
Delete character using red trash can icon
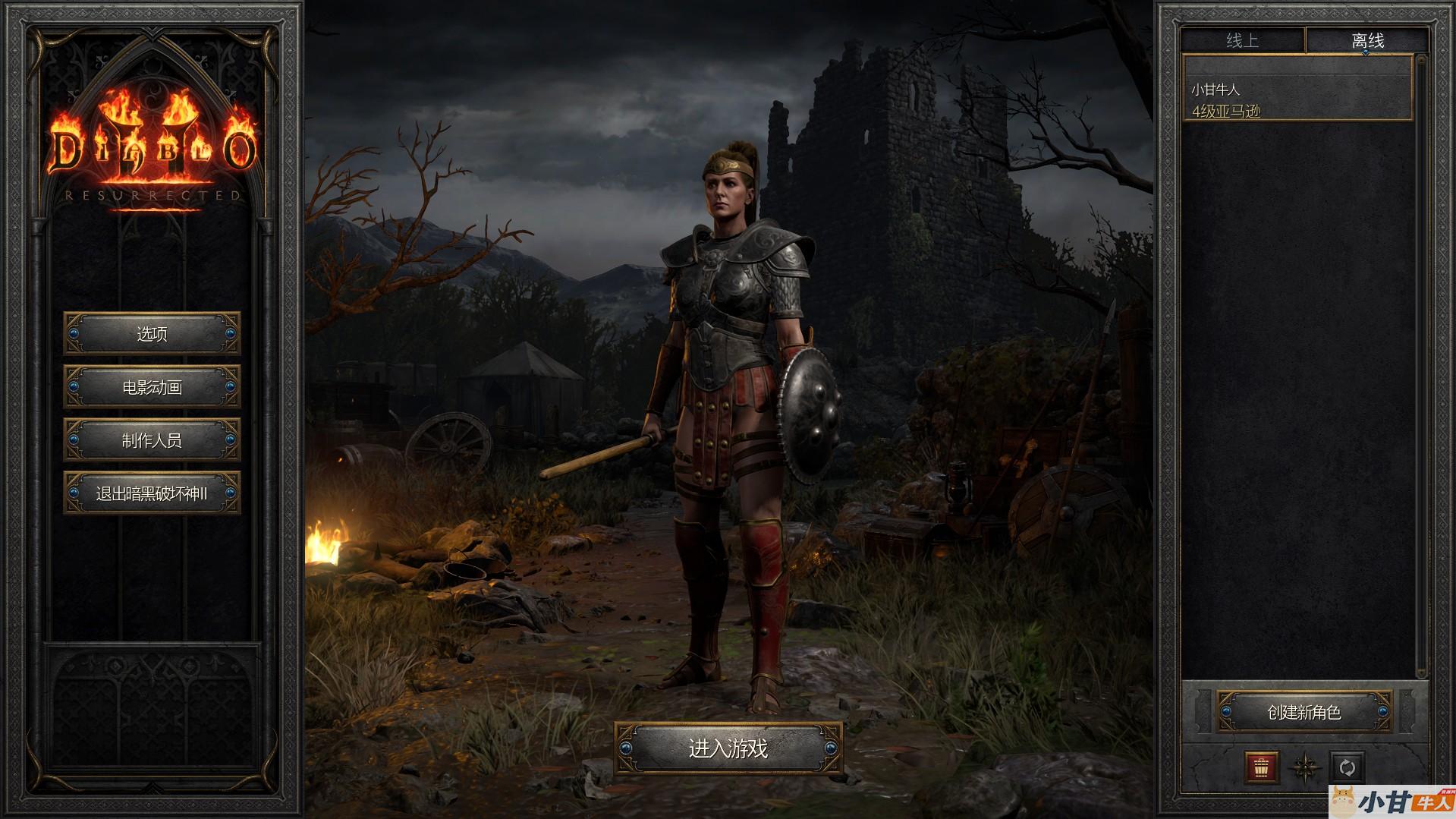click(1262, 767)
